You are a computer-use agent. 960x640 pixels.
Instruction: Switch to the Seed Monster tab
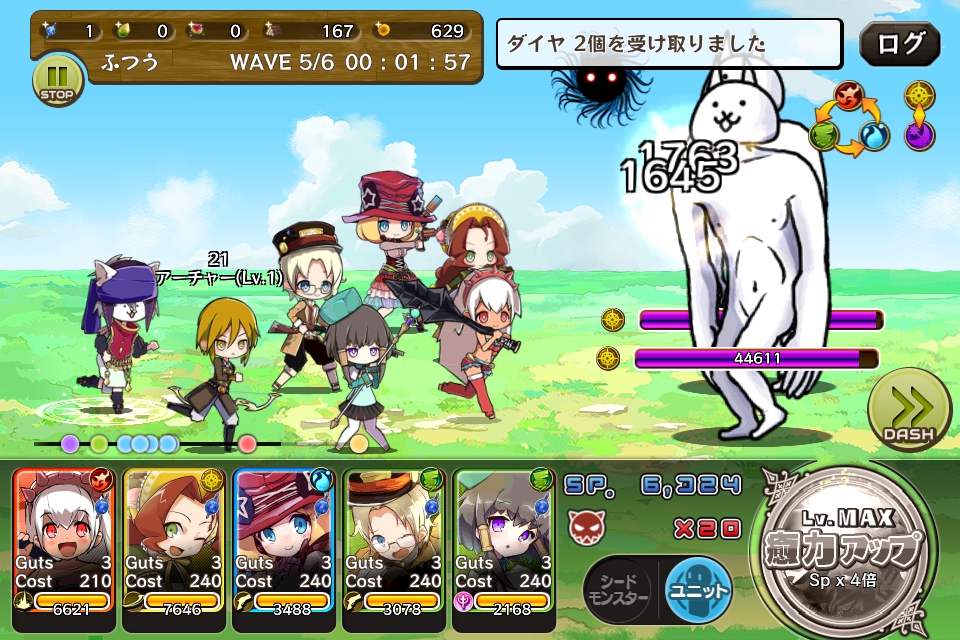pyautogui.click(x=617, y=590)
